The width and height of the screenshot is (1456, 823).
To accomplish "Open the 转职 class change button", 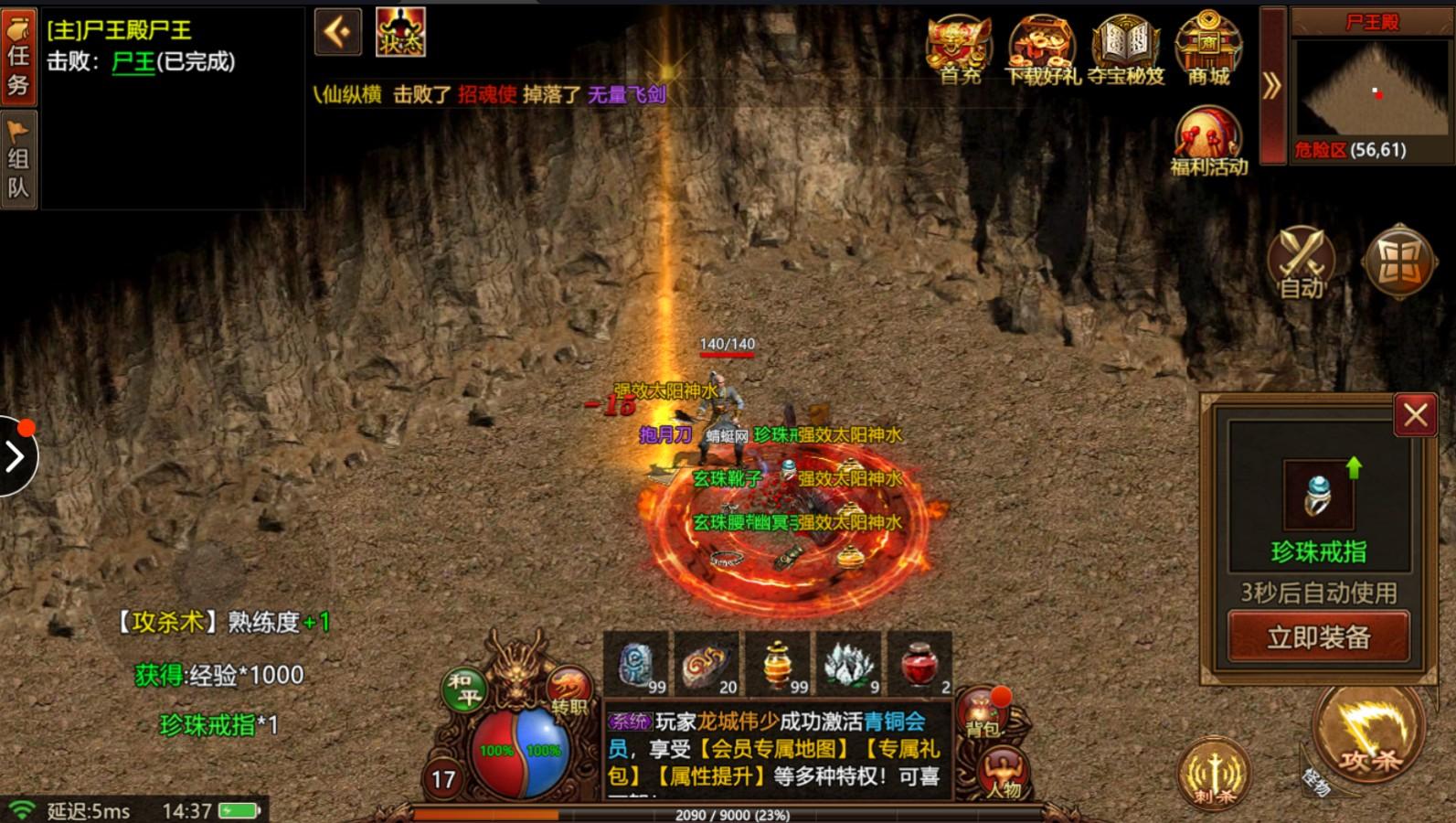I will 568,691.
